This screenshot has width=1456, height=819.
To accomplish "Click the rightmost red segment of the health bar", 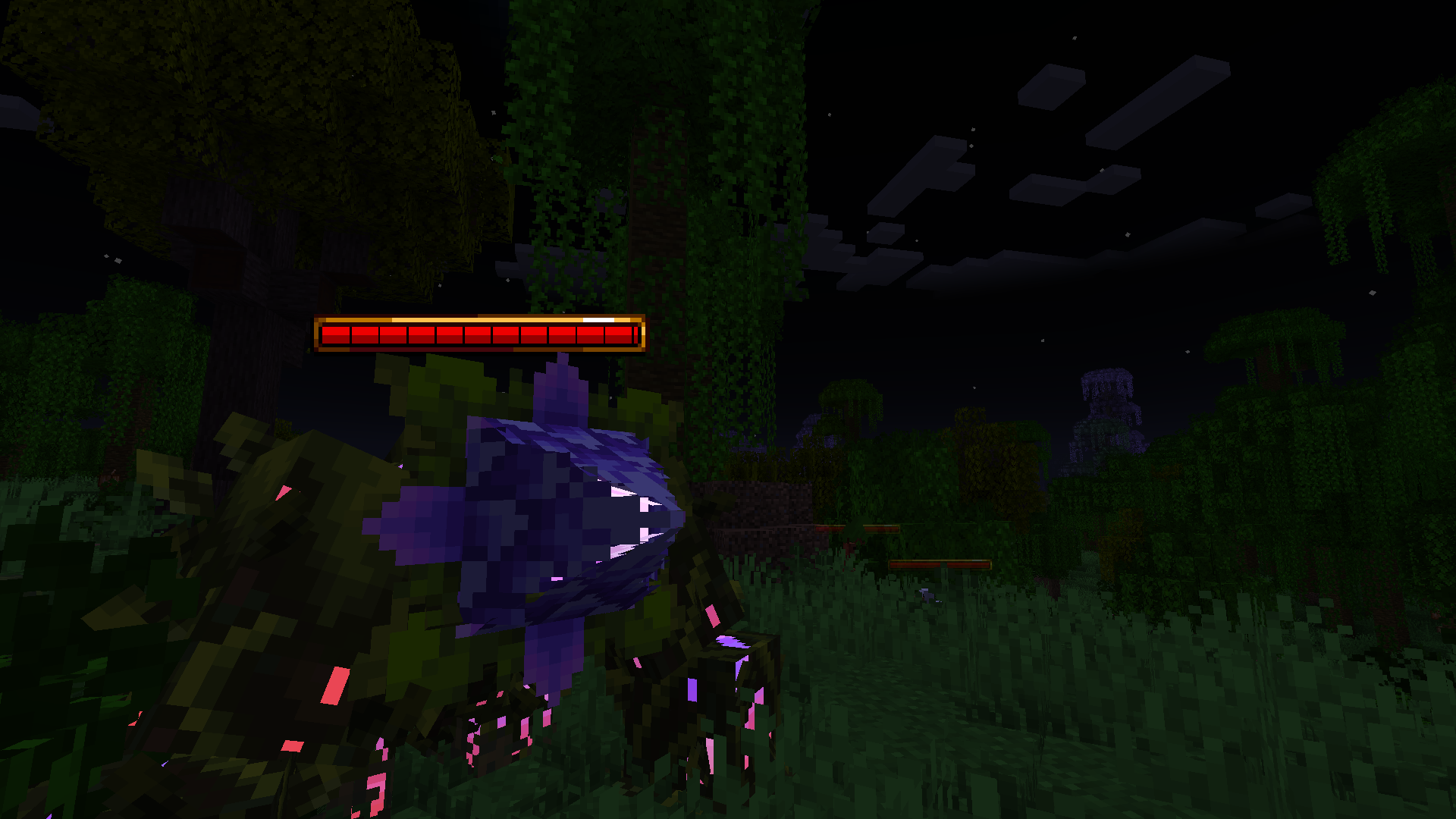I will [620, 336].
